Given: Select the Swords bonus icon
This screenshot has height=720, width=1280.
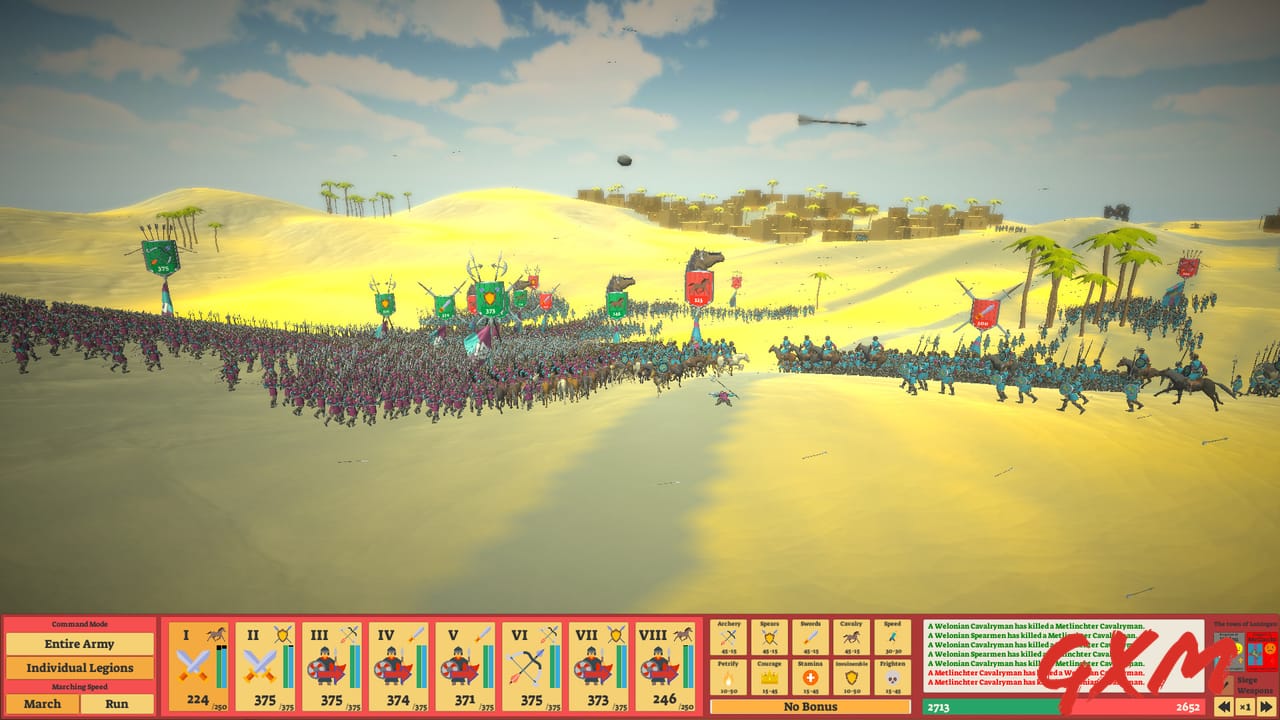Looking at the screenshot, I should [810, 637].
